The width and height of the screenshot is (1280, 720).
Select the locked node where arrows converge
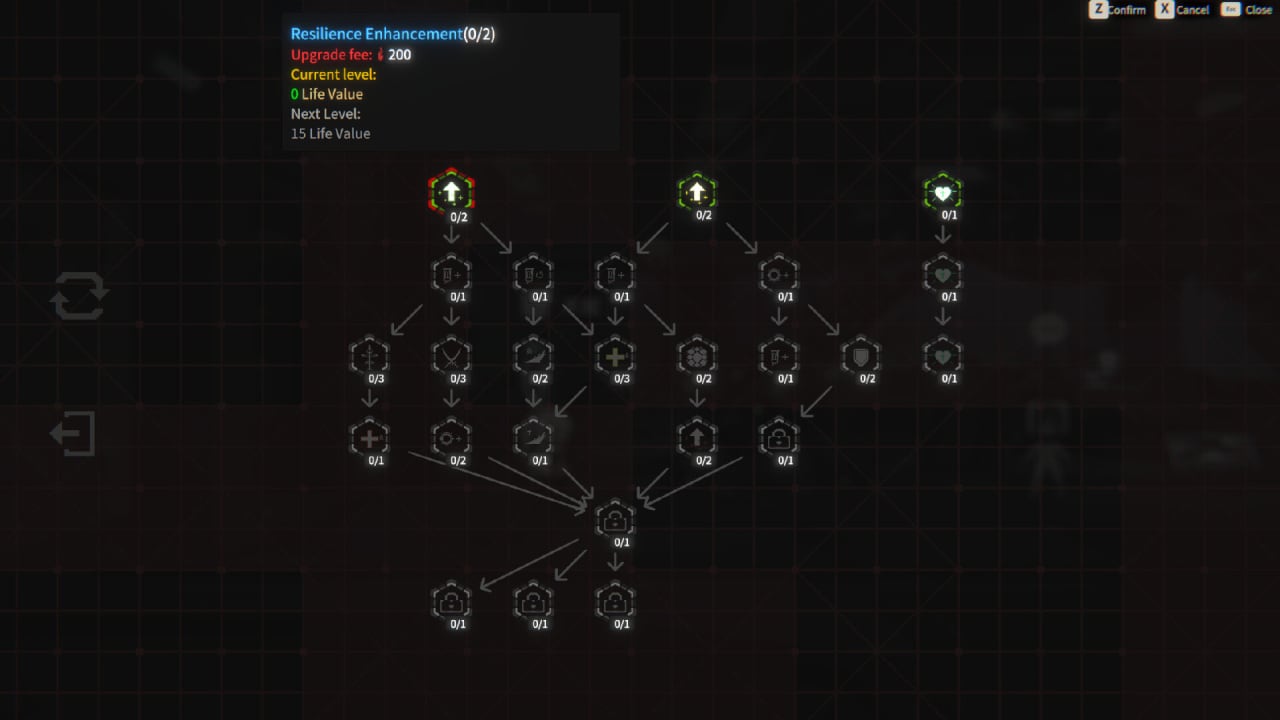(615, 519)
